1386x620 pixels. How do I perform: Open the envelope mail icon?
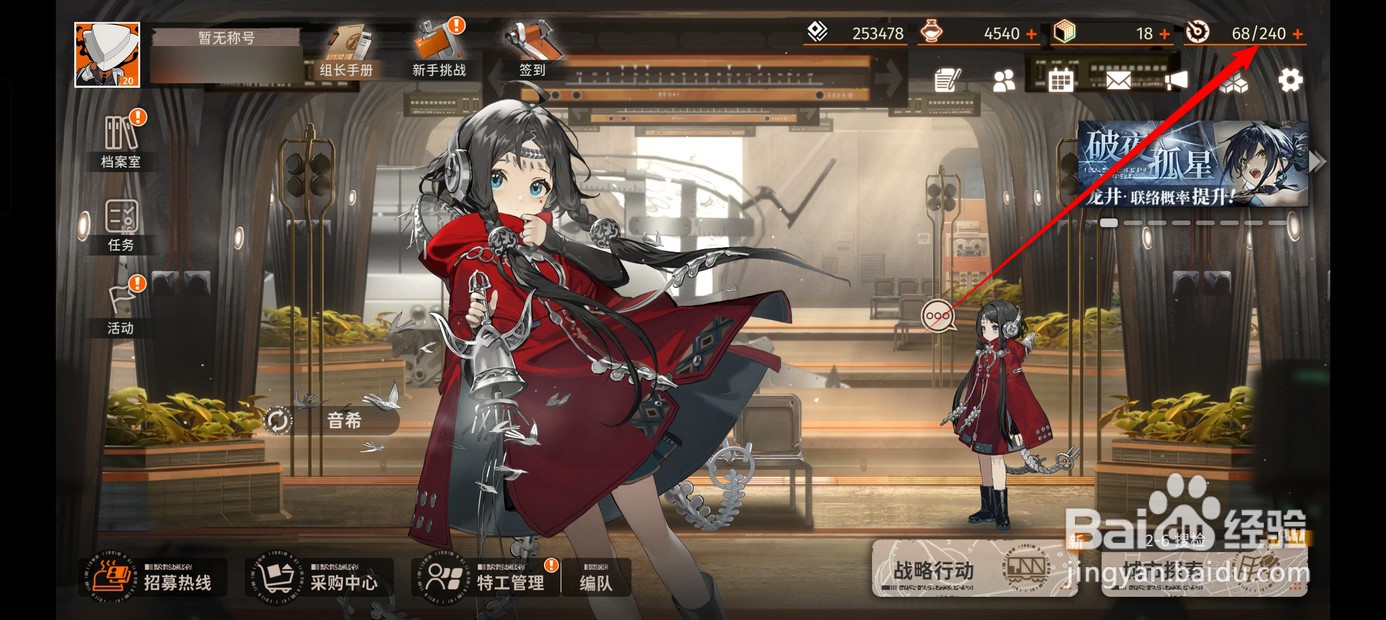1118,80
